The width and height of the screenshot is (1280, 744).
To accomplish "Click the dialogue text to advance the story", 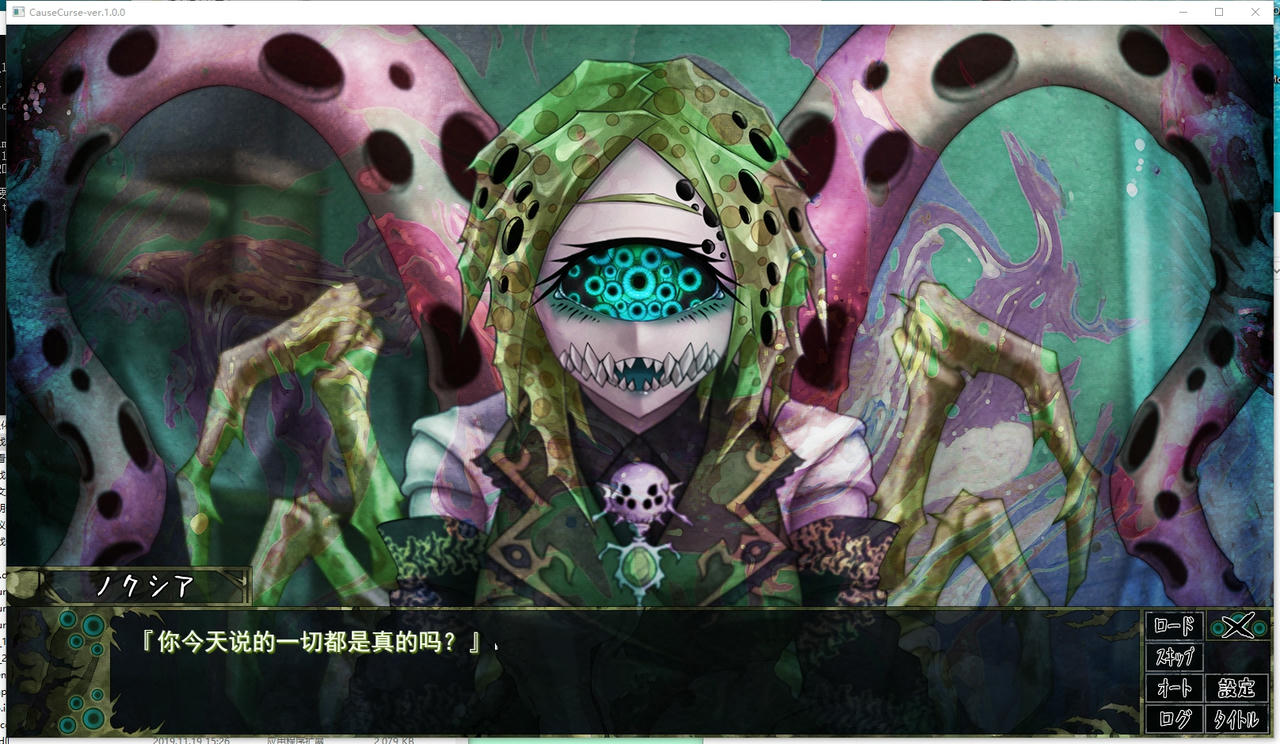I will click(310, 645).
